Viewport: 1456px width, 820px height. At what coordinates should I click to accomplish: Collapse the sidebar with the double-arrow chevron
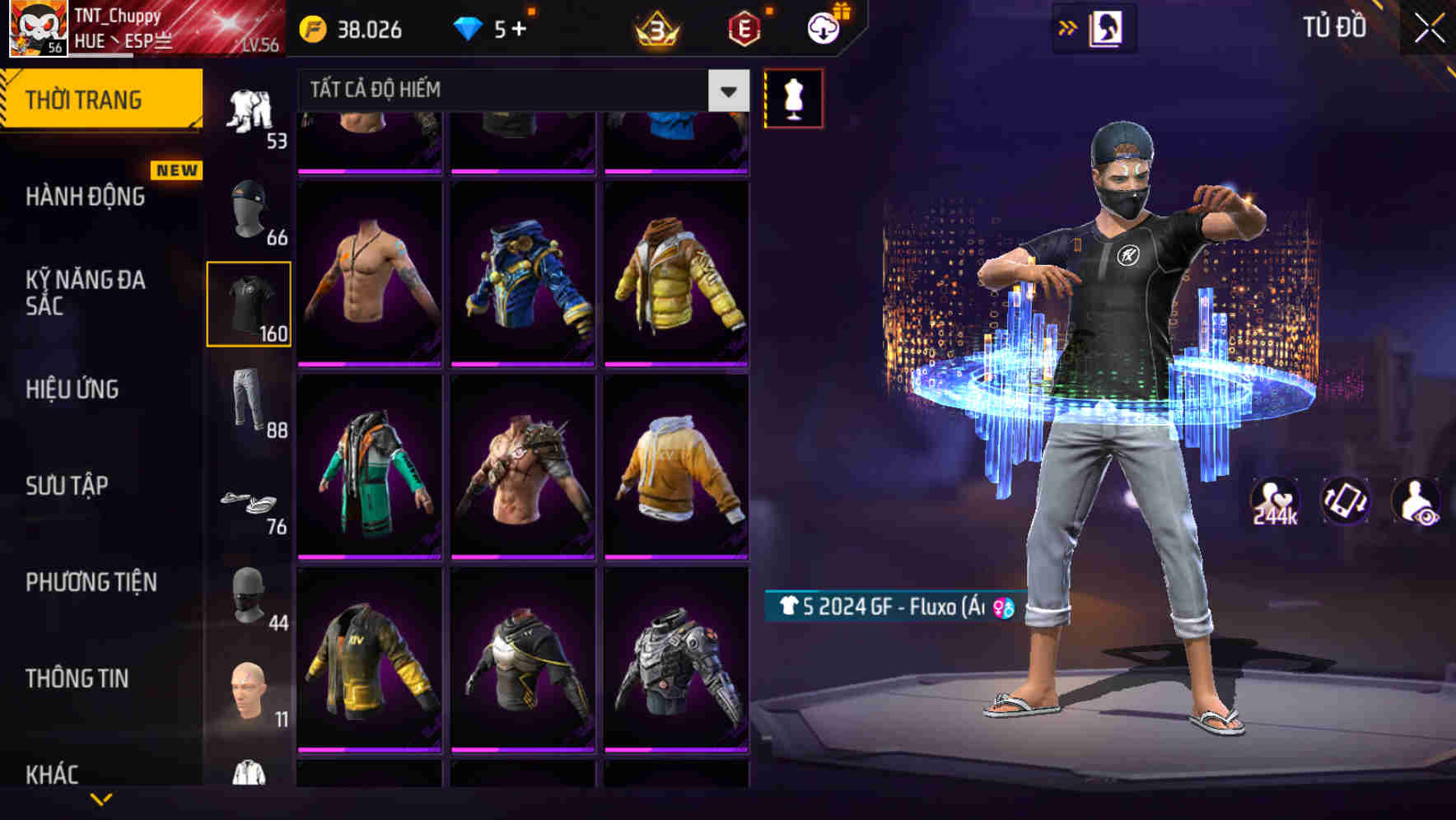1068,26
